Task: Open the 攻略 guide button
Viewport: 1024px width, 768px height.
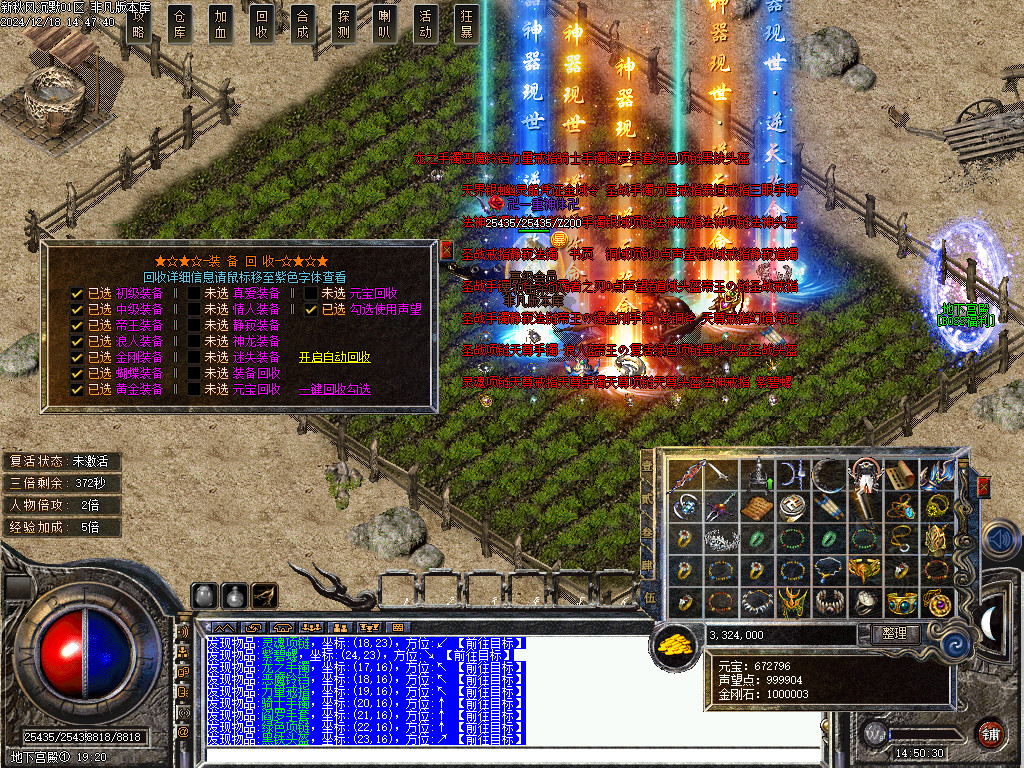Action: tap(138, 24)
